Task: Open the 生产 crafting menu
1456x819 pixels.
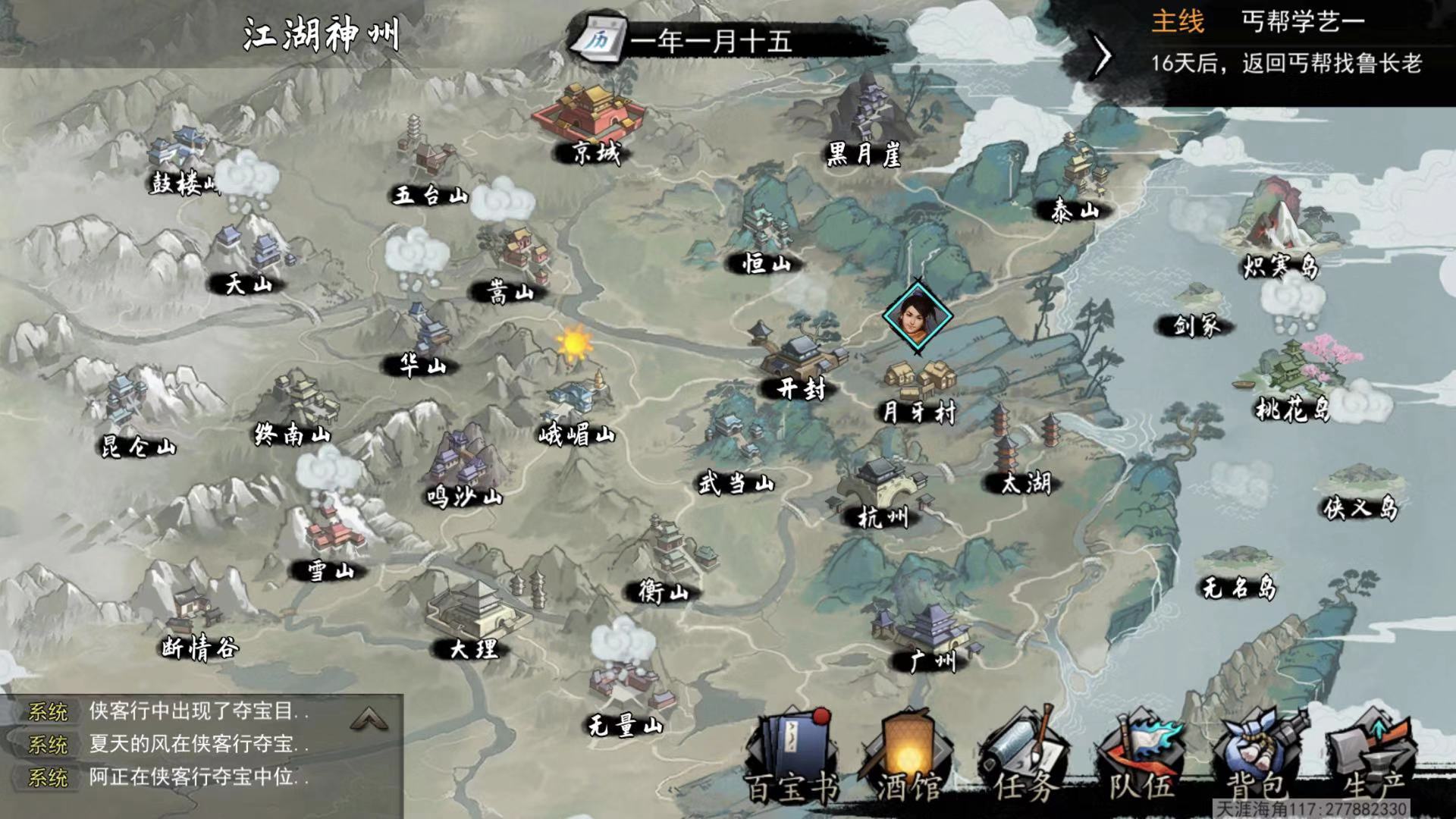Action: [1373, 758]
